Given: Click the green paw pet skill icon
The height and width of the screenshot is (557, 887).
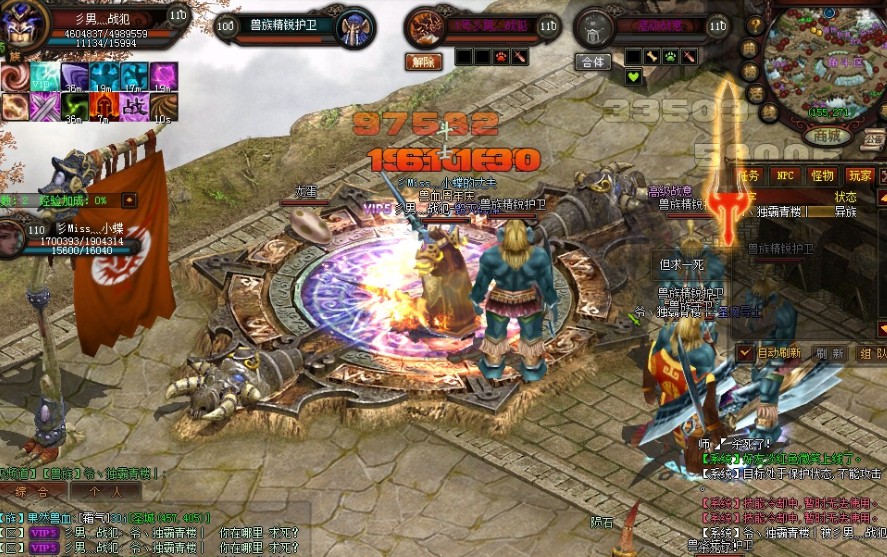Looking at the screenshot, I should click(671, 57).
